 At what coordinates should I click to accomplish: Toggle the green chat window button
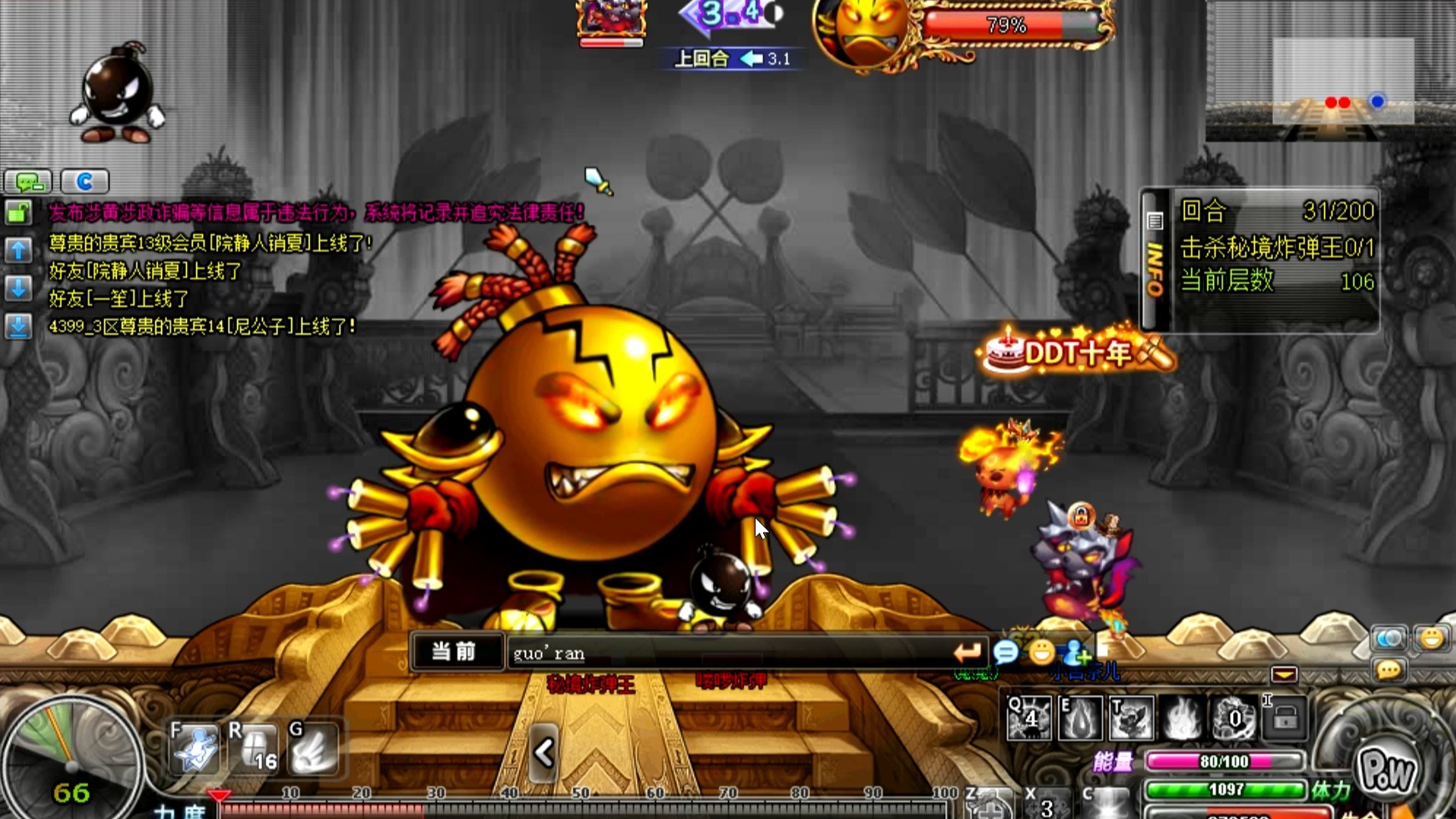[x=28, y=181]
